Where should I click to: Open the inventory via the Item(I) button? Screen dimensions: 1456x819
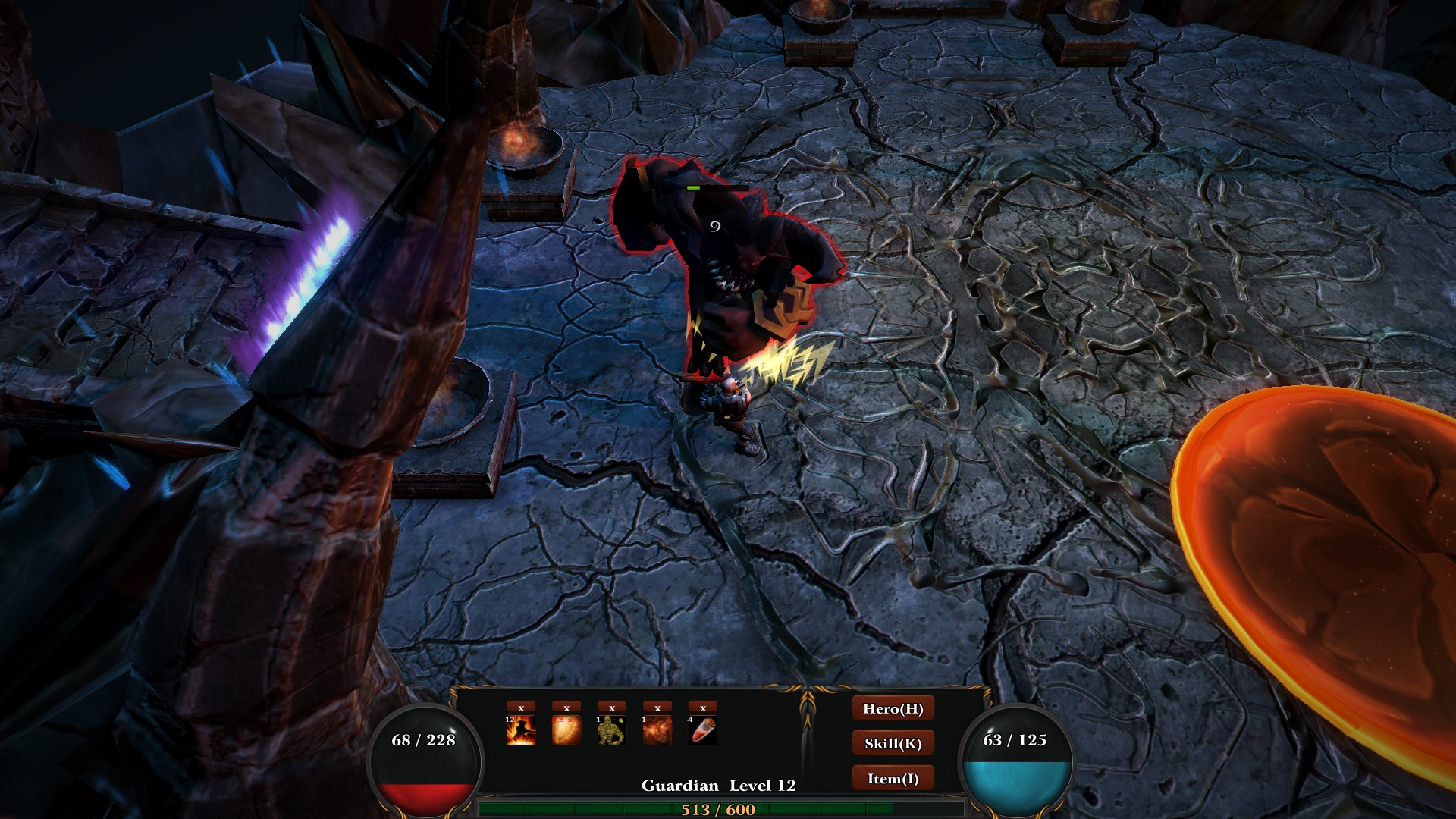[x=893, y=778]
